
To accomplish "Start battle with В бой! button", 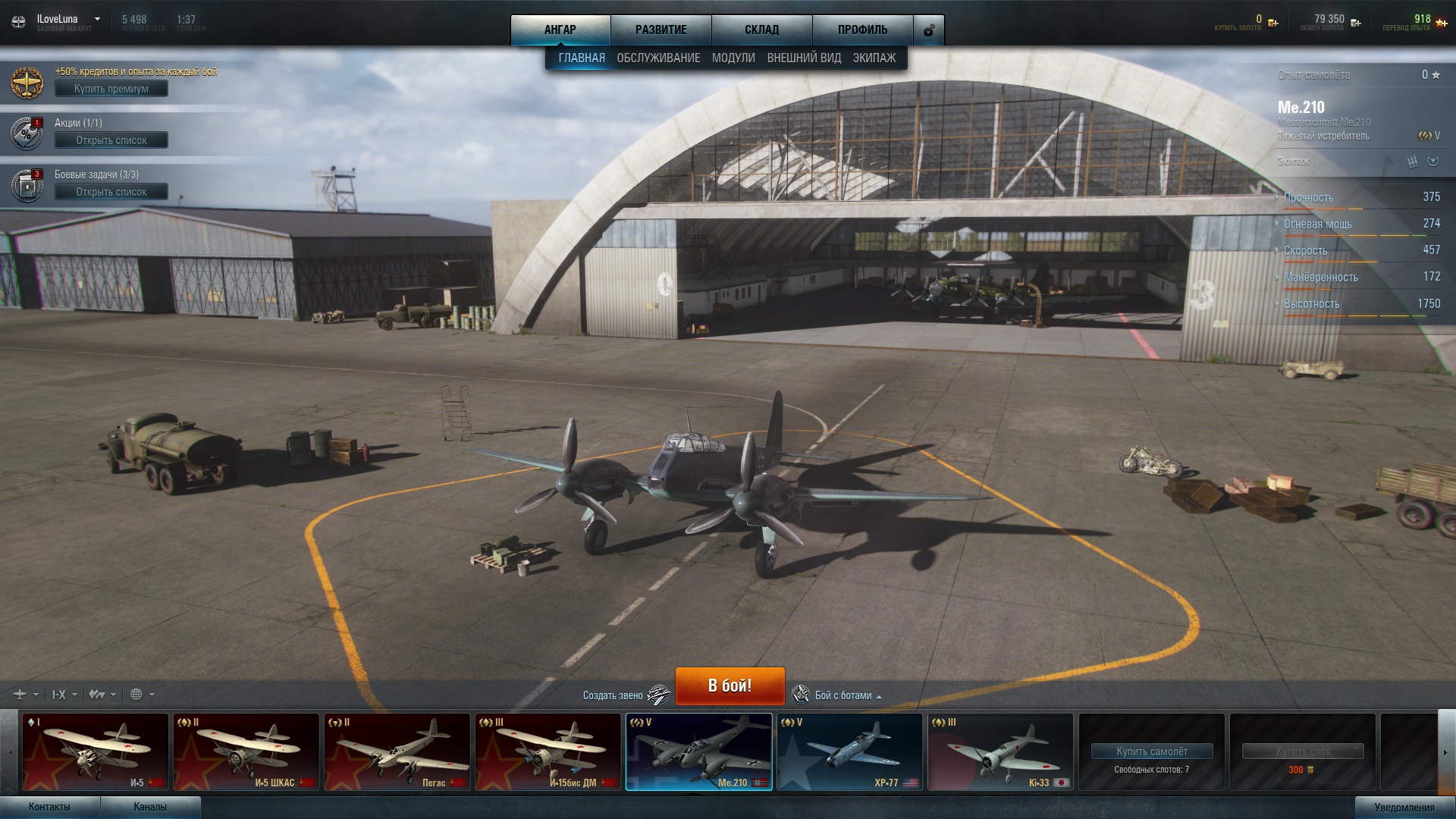I will [730, 686].
